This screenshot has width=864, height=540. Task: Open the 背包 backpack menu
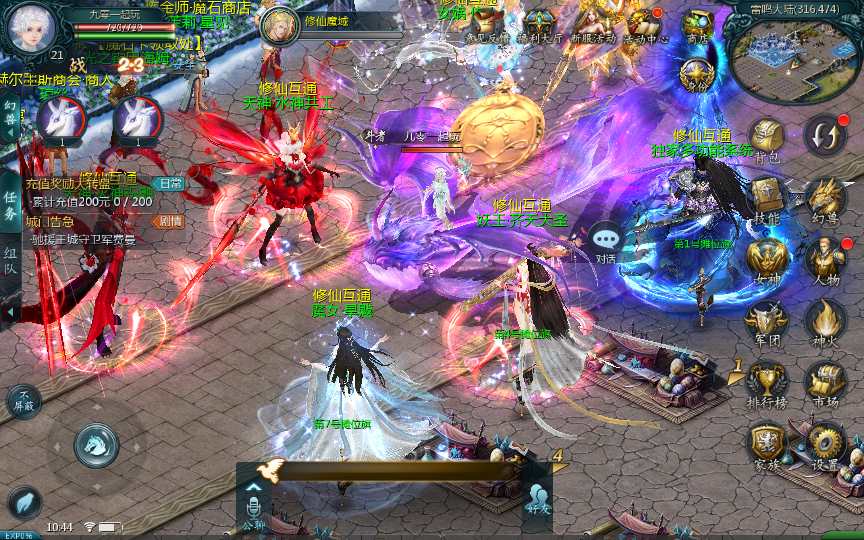coord(767,139)
